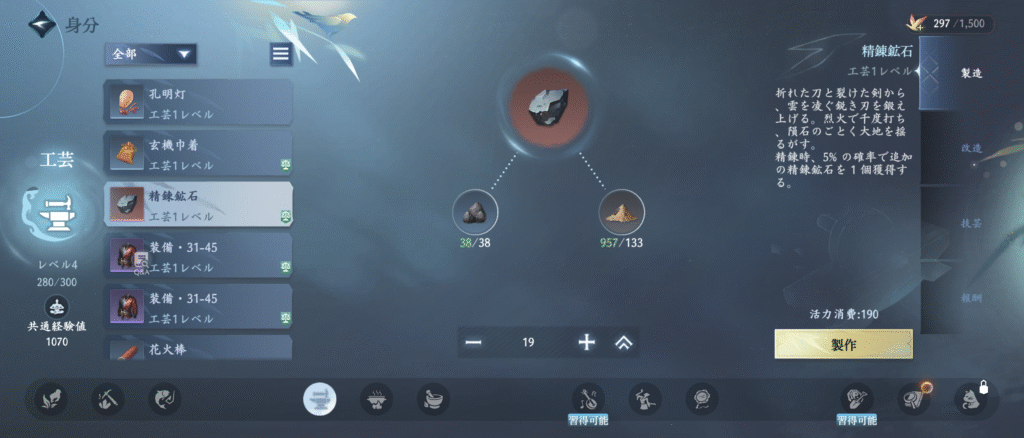
Task: Choose the 玄機巾着 recipe
Action: click(198, 153)
